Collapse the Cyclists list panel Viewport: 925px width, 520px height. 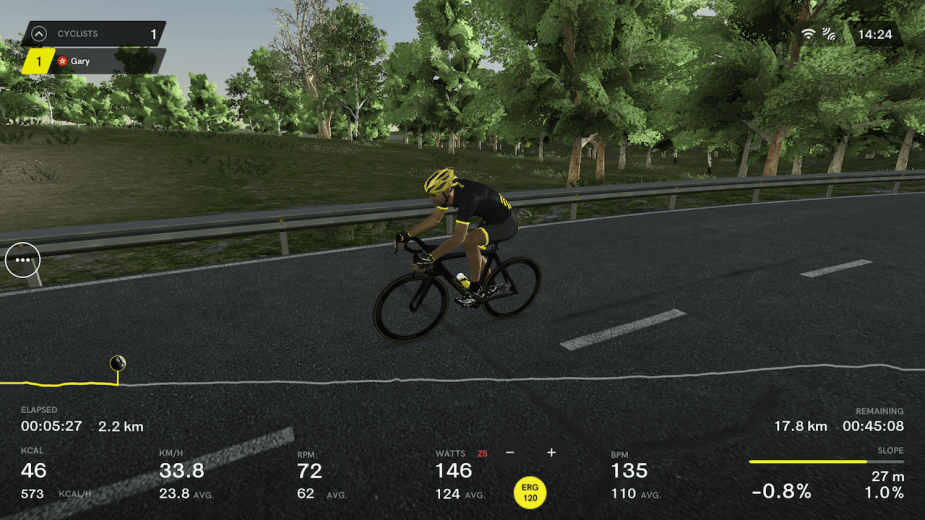coord(38,34)
